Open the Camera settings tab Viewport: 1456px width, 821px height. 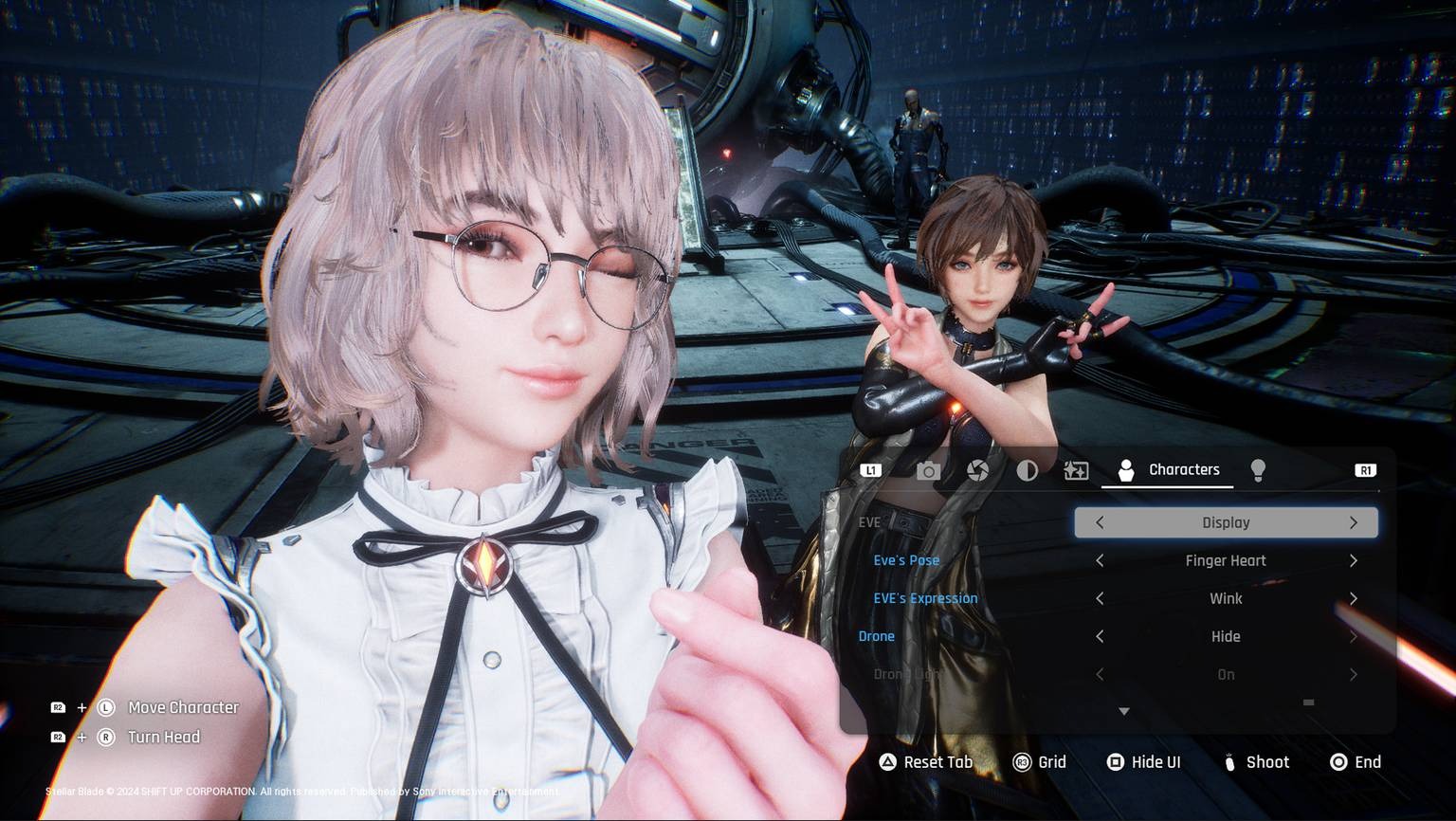[927, 469]
